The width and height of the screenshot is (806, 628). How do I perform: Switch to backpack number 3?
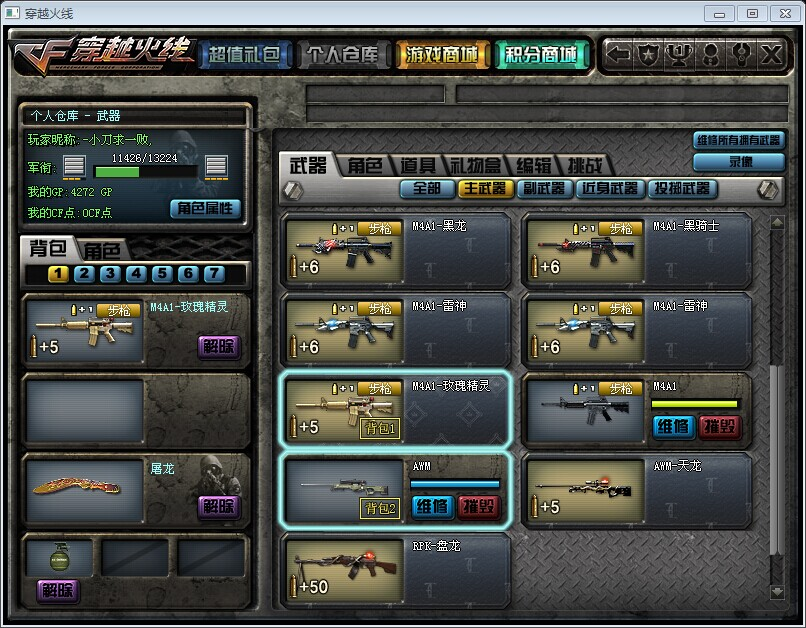pos(110,273)
